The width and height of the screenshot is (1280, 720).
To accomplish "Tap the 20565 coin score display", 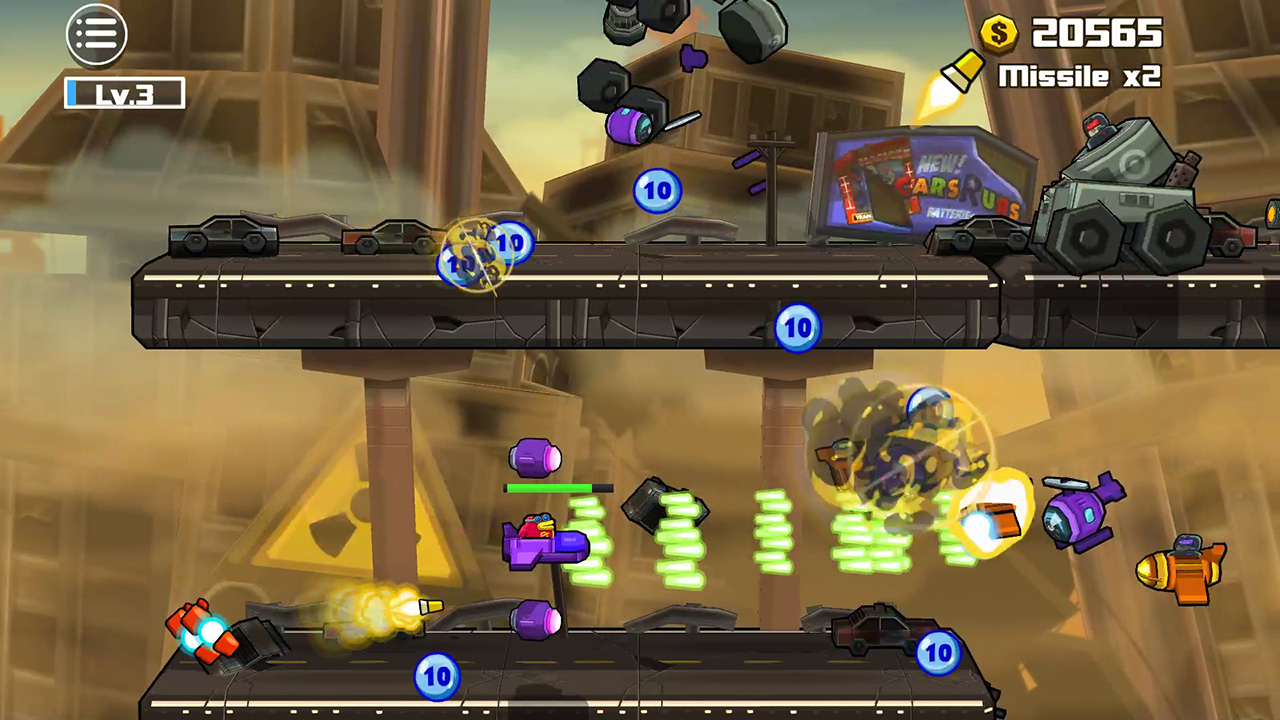I will click(x=1100, y=34).
